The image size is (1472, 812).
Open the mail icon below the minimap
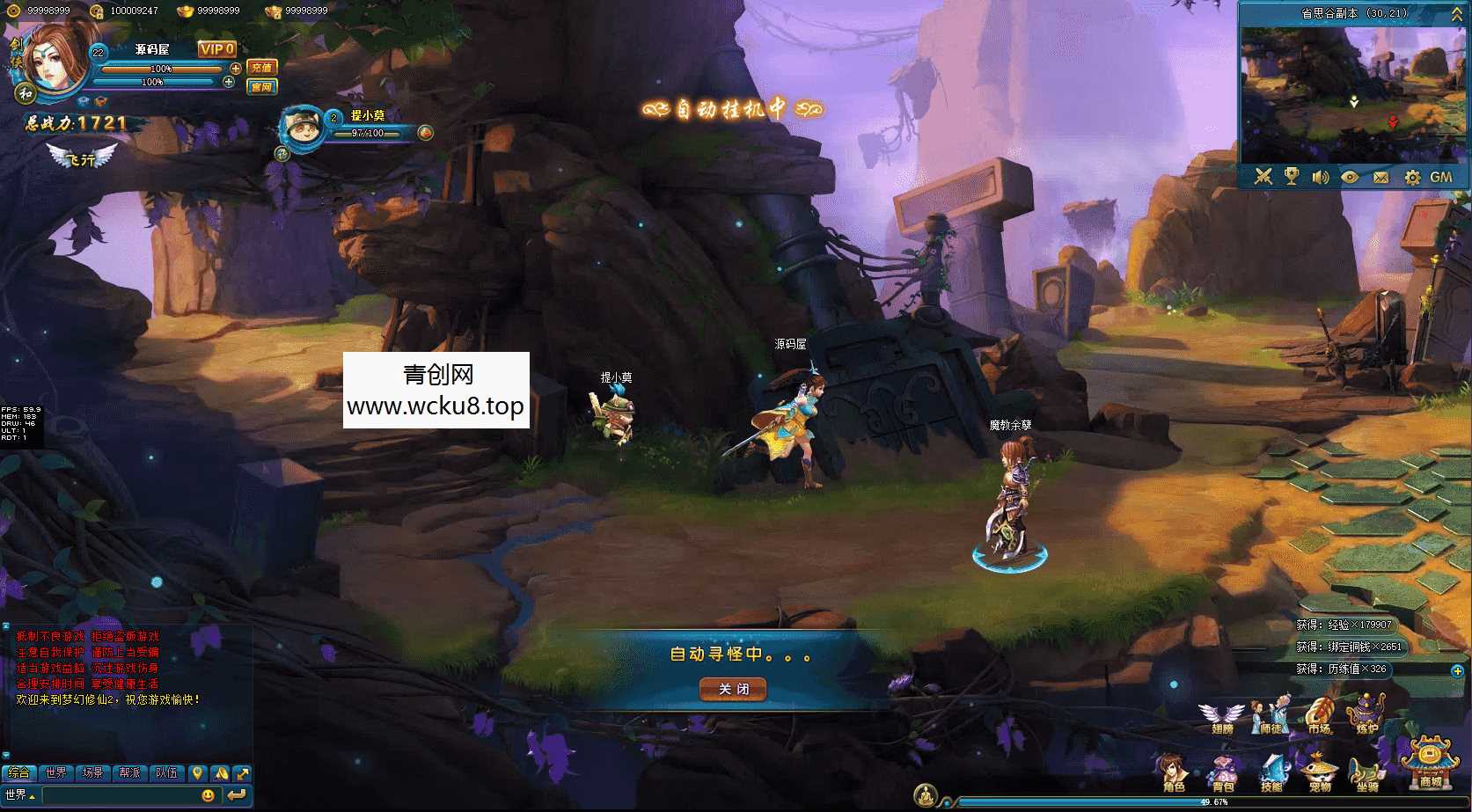point(1381,176)
